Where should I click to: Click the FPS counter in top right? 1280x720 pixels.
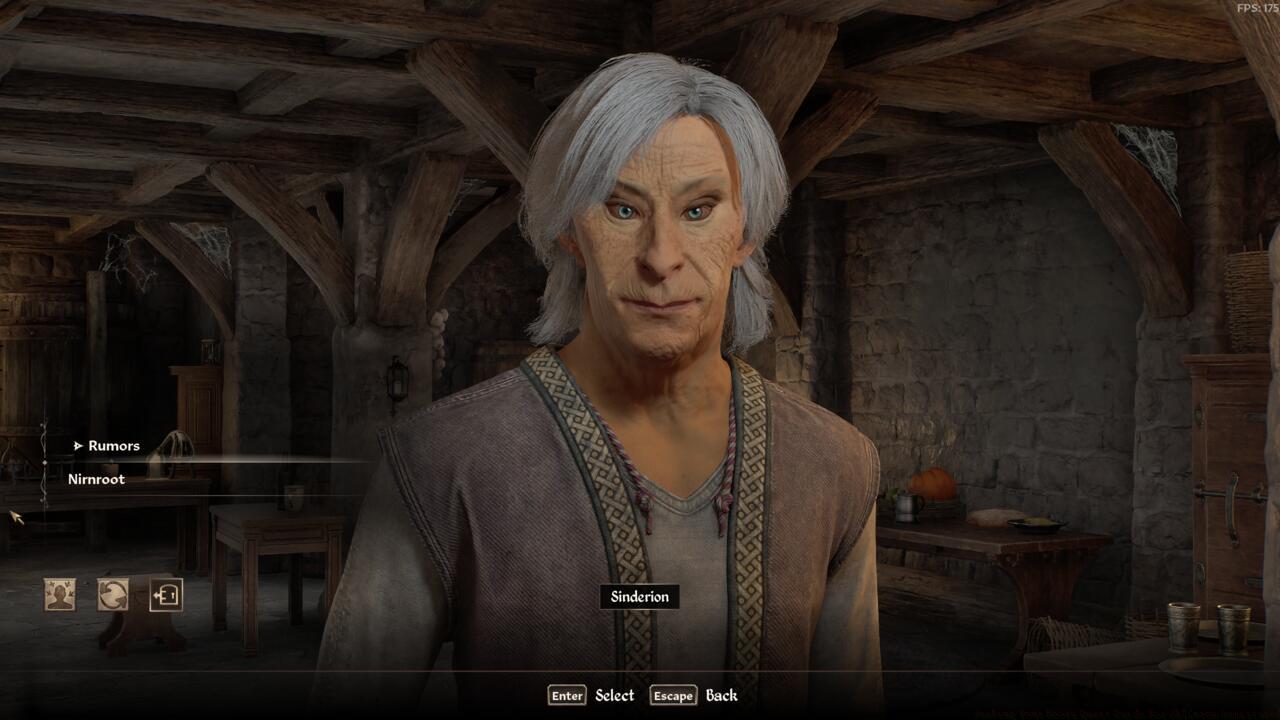(x=1259, y=7)
